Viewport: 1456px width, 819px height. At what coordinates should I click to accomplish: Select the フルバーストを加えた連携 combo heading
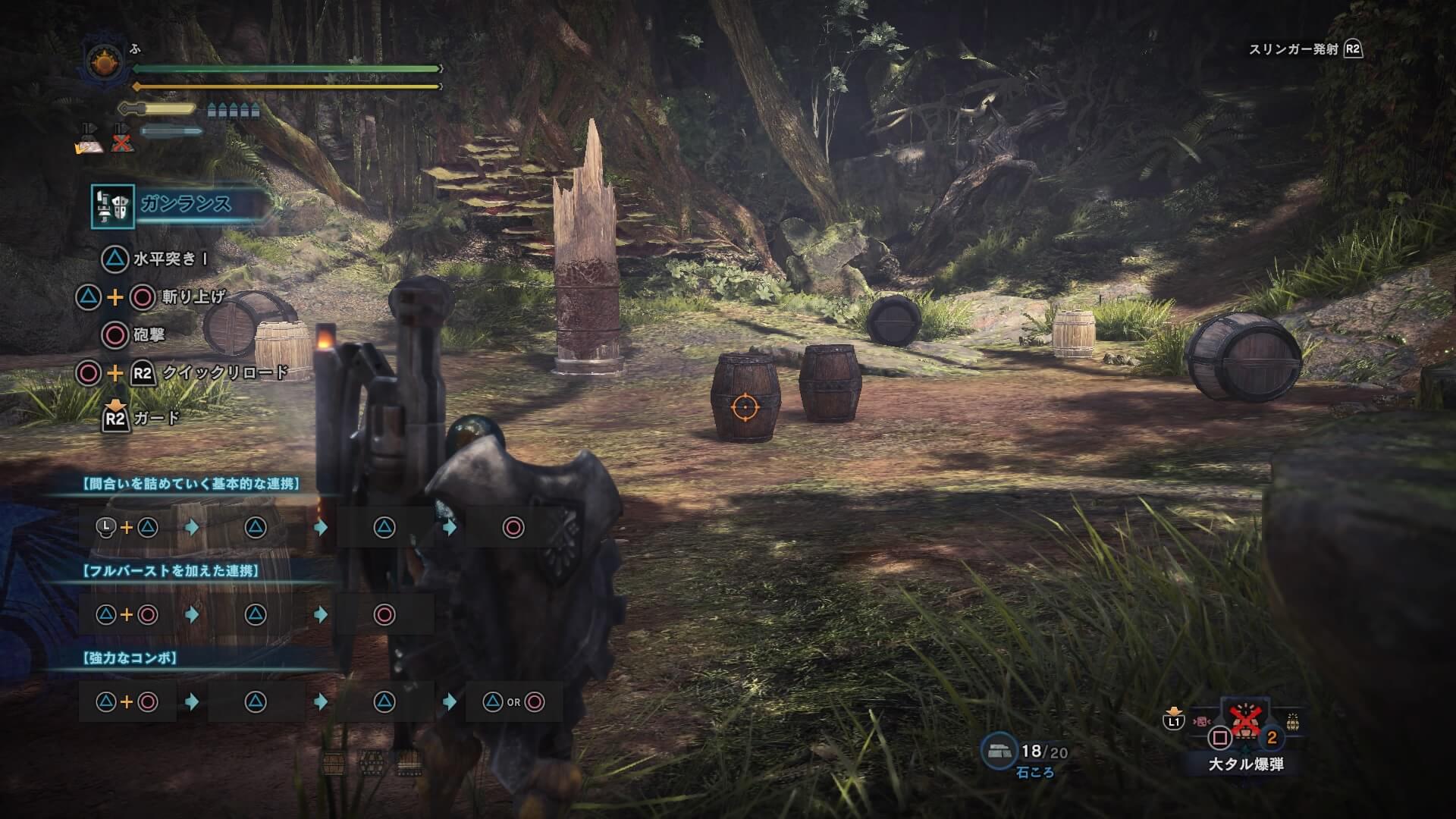[x=171, y=571]
